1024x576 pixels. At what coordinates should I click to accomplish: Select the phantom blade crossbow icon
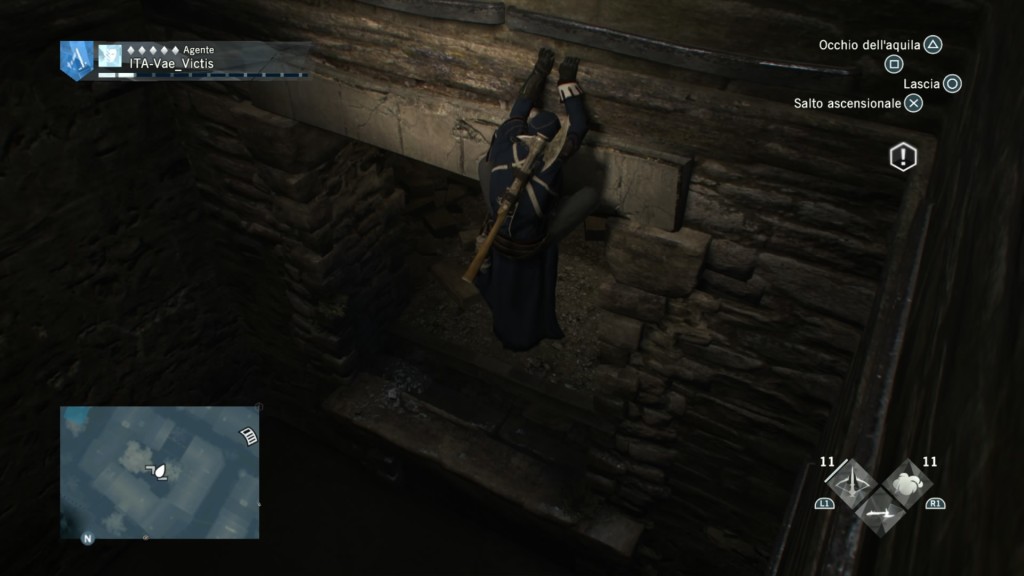pyautogui.click(x=851, y=484)
